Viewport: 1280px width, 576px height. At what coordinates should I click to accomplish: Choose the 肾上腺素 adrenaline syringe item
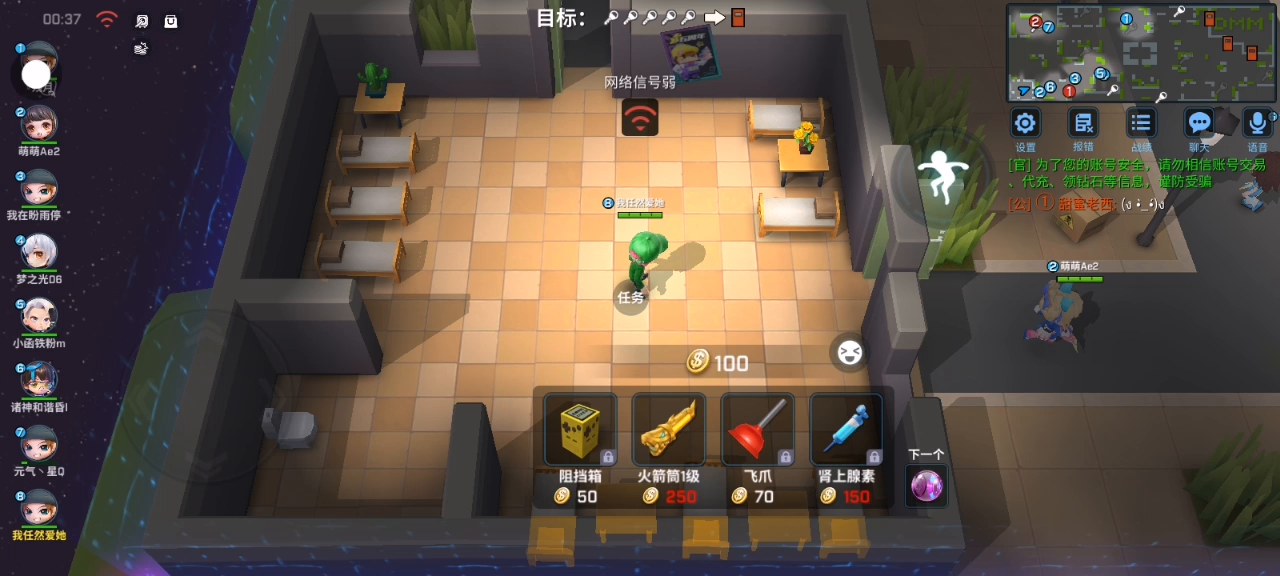845,431
